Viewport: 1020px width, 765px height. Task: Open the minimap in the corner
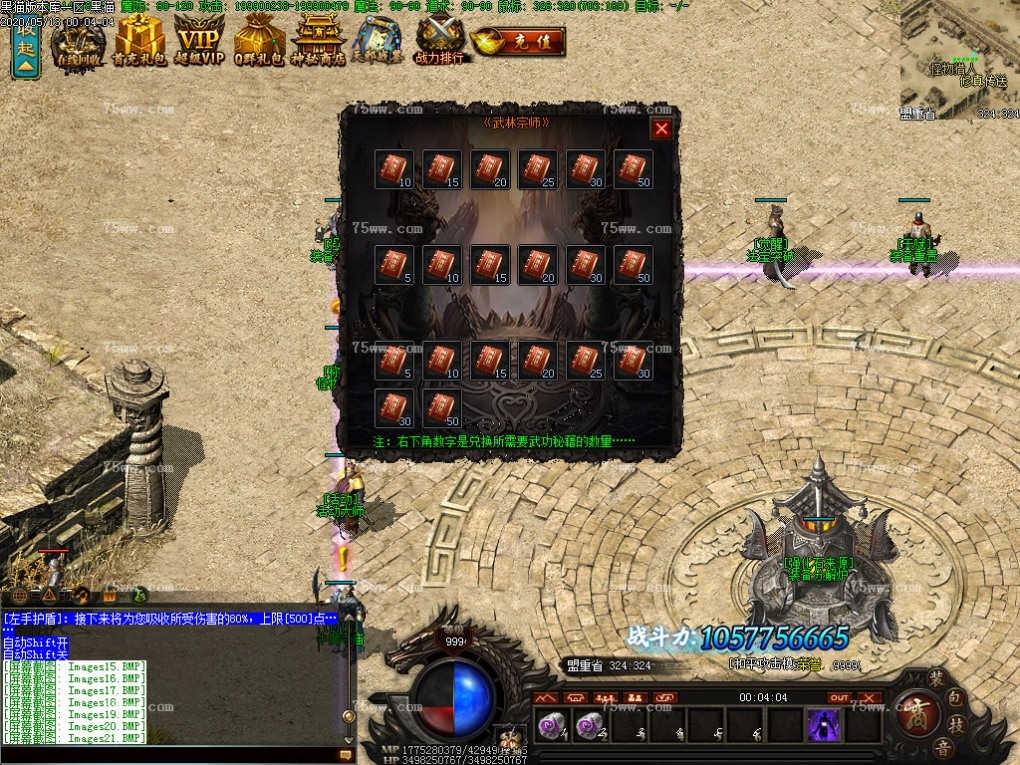pos(959,58)
